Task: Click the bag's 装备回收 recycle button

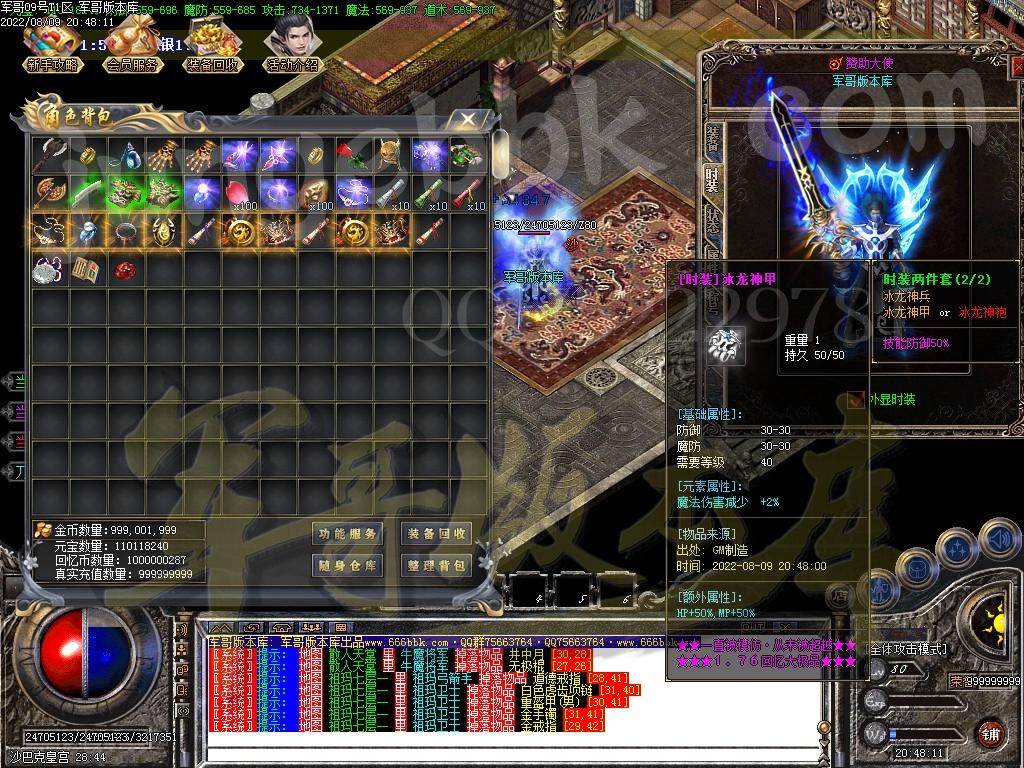Action: coord(436,534)
